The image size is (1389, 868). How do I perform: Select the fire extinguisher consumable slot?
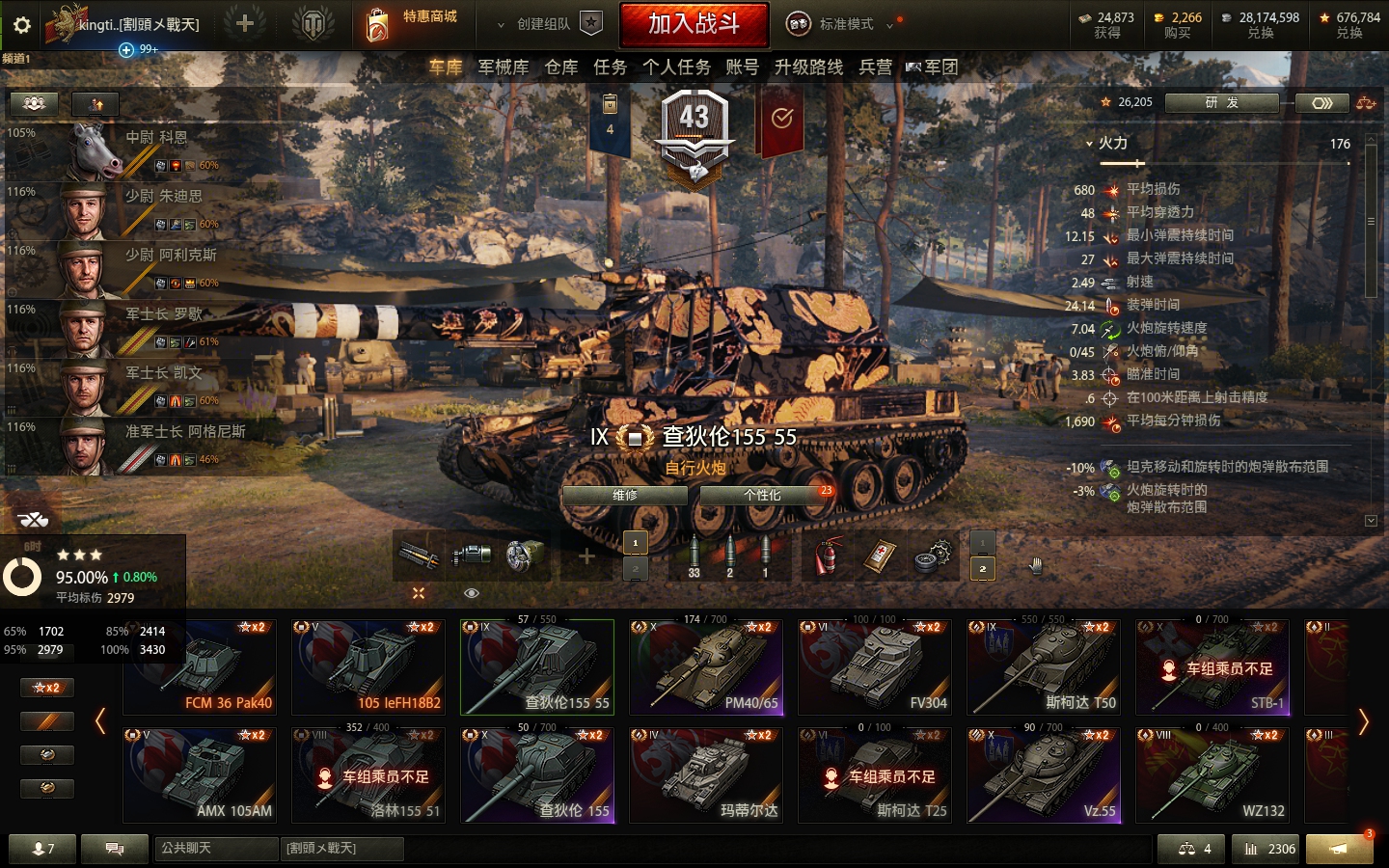[x=828, y=556]
